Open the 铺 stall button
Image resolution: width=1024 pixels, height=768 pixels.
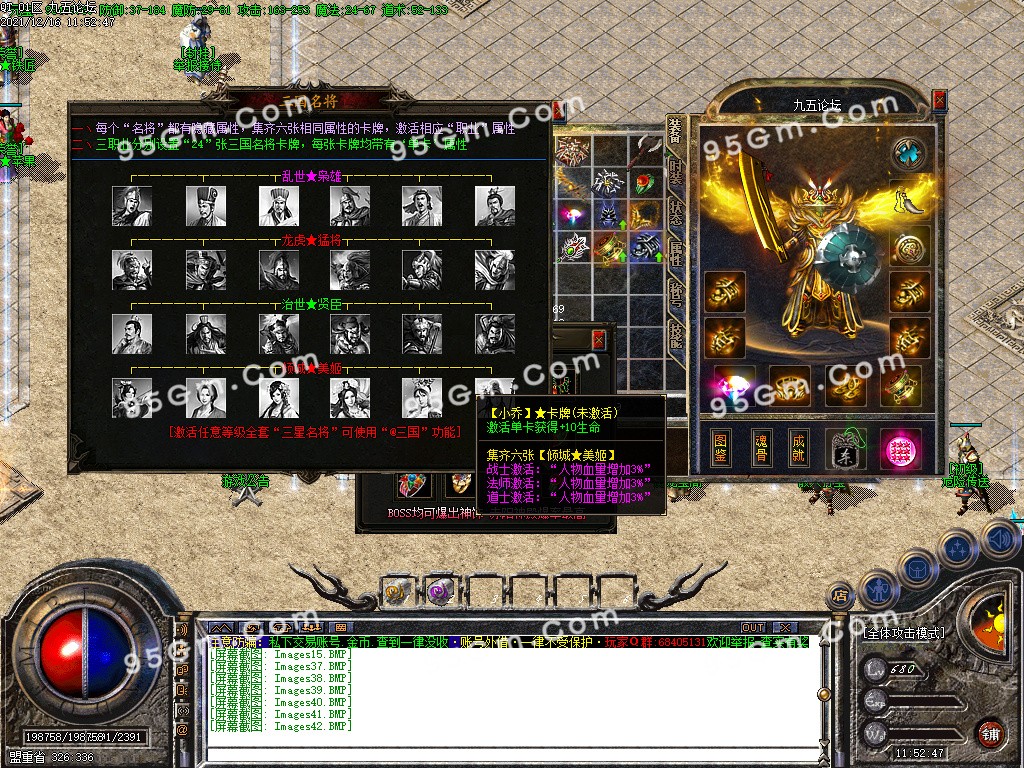[990, 732]
